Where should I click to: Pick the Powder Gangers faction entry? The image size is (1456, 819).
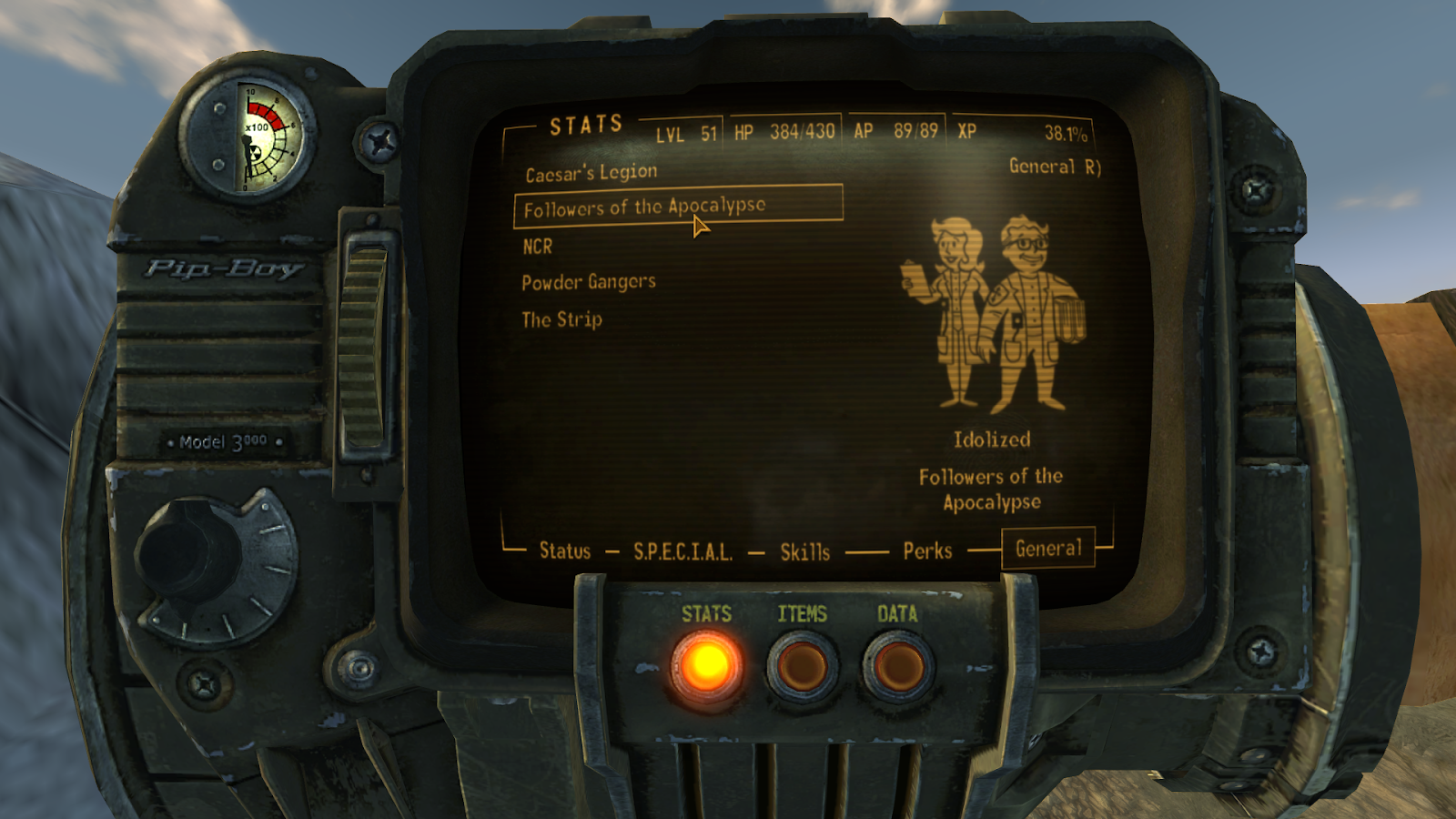589,282
